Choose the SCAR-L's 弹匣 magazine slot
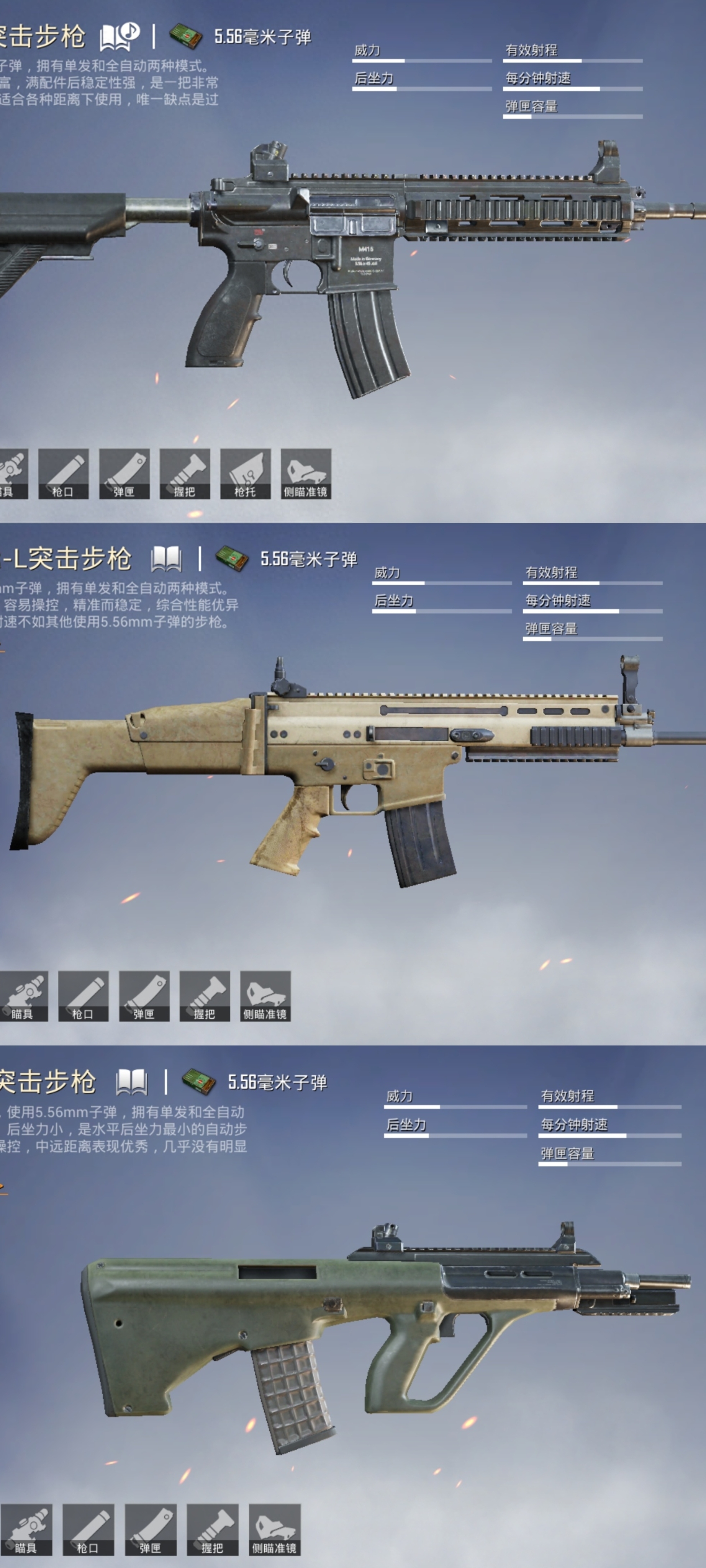This screenshot has width=706, height=1568. (144, 996)
